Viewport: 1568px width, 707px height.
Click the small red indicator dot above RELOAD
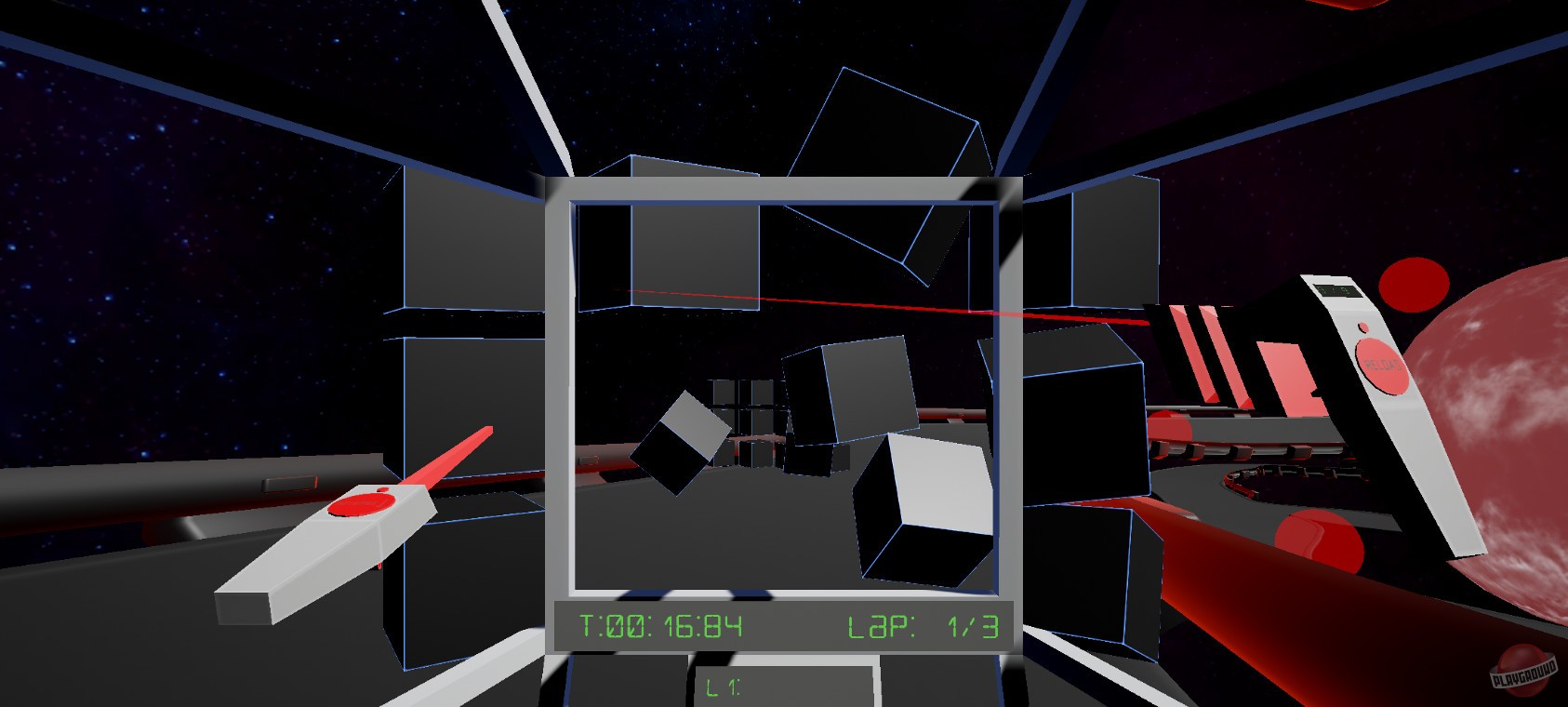1364,328
